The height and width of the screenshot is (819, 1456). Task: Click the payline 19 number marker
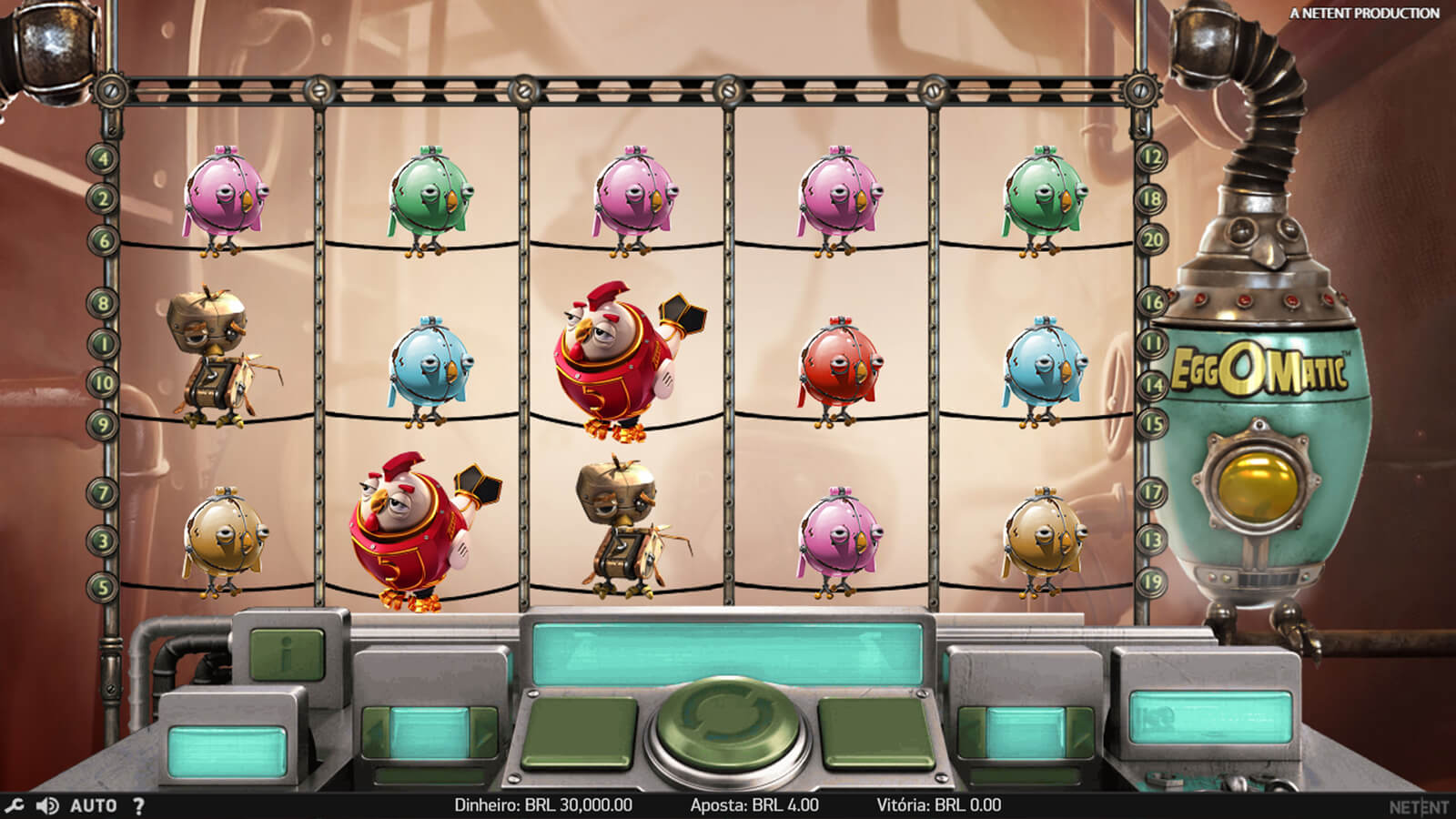1153,581
